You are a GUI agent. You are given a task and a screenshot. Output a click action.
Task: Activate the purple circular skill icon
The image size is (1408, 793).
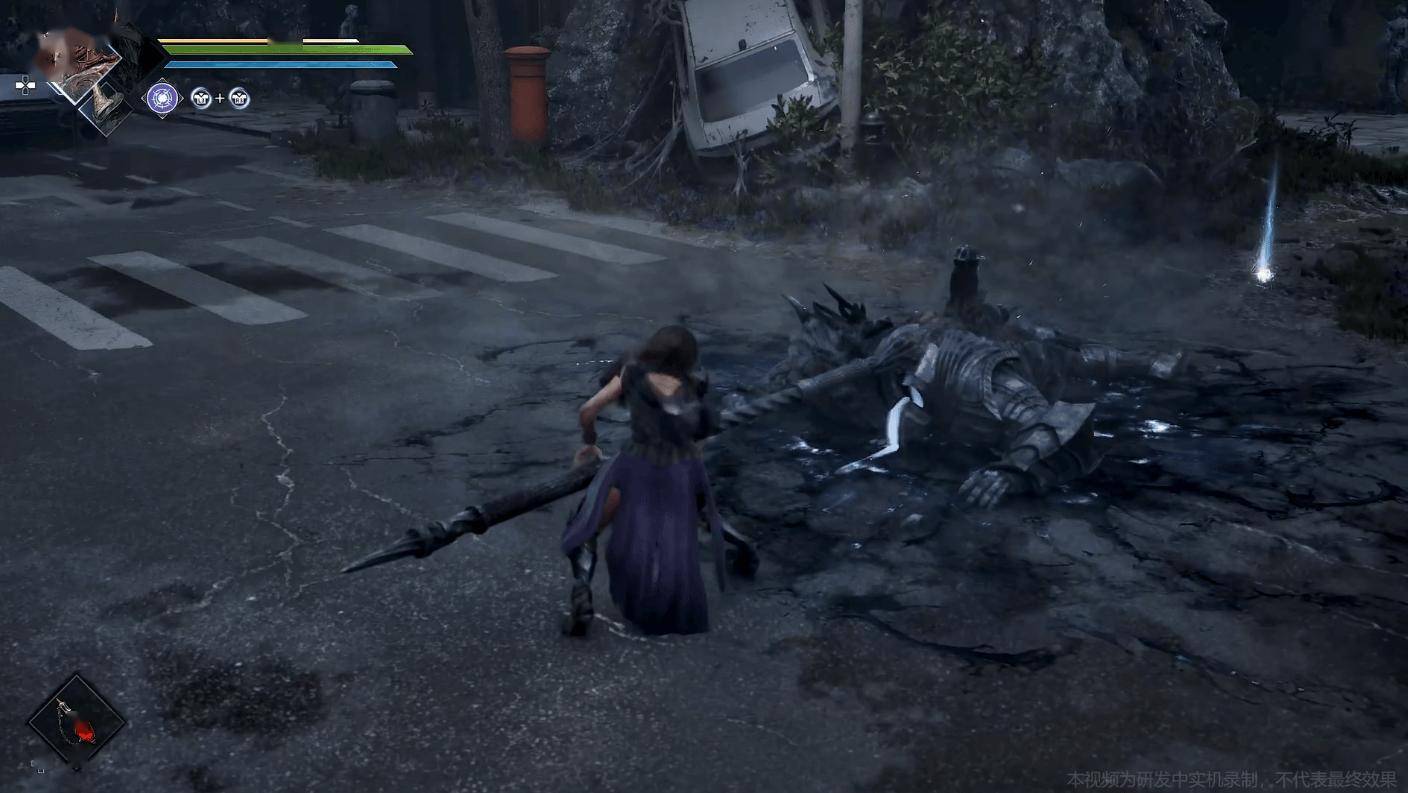pyautogui.click(x=162, y=98)
